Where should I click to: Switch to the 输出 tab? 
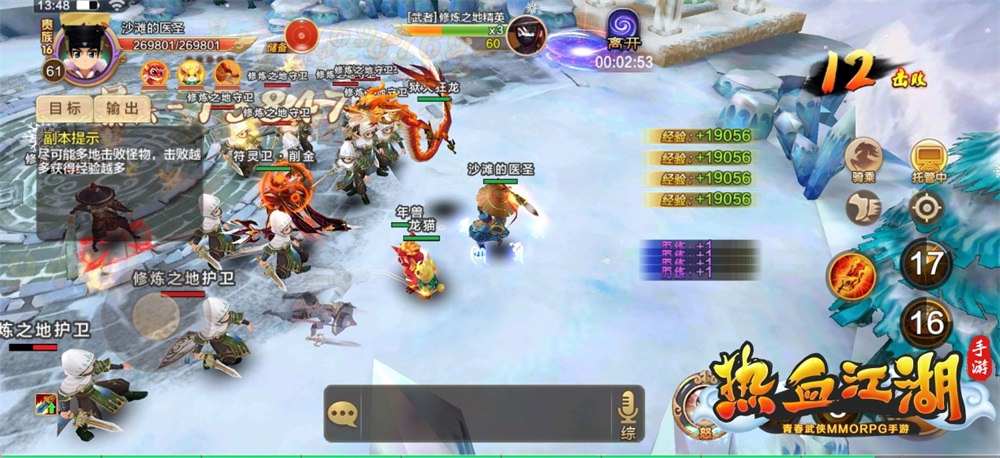tap(123, 107)
